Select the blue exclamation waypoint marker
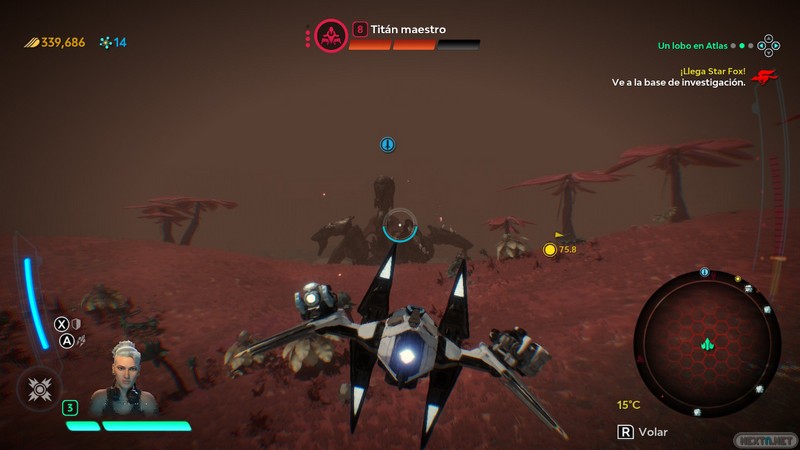The height and width of the screenshot is (450, 800). point(387,145)
